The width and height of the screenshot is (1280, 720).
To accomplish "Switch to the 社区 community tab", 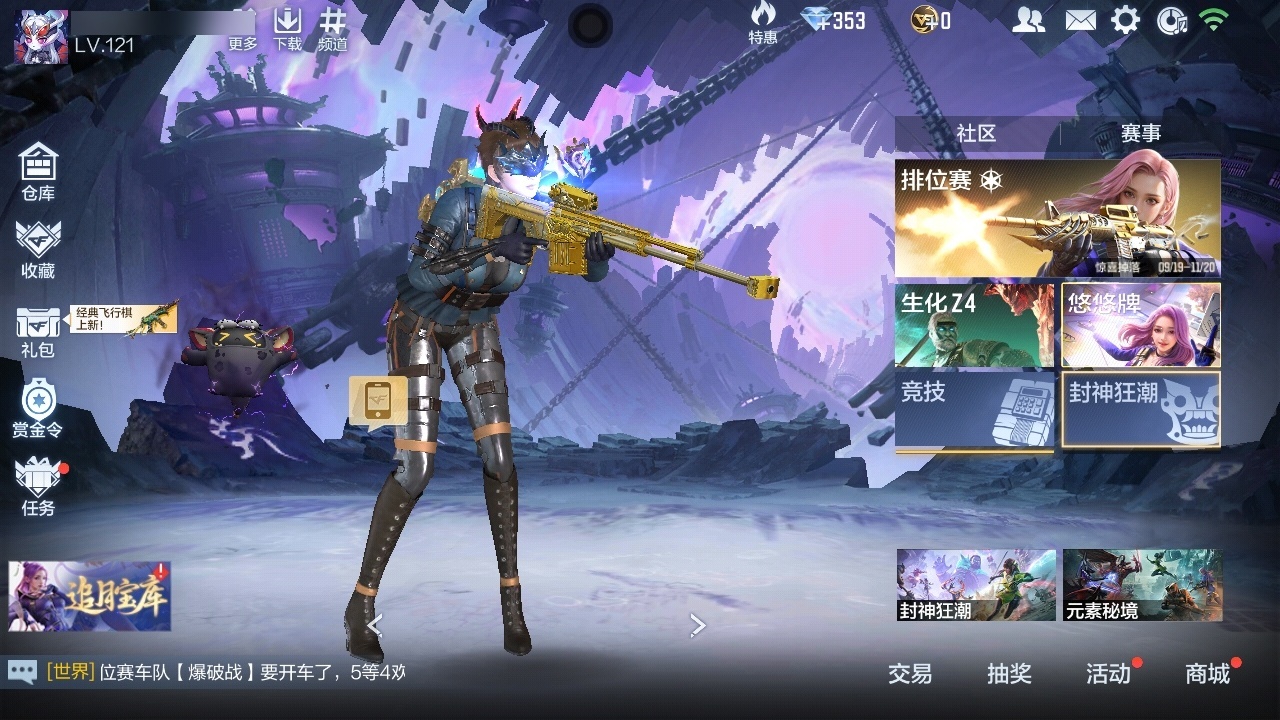I will pyautogui.click(x=976, y=134).
